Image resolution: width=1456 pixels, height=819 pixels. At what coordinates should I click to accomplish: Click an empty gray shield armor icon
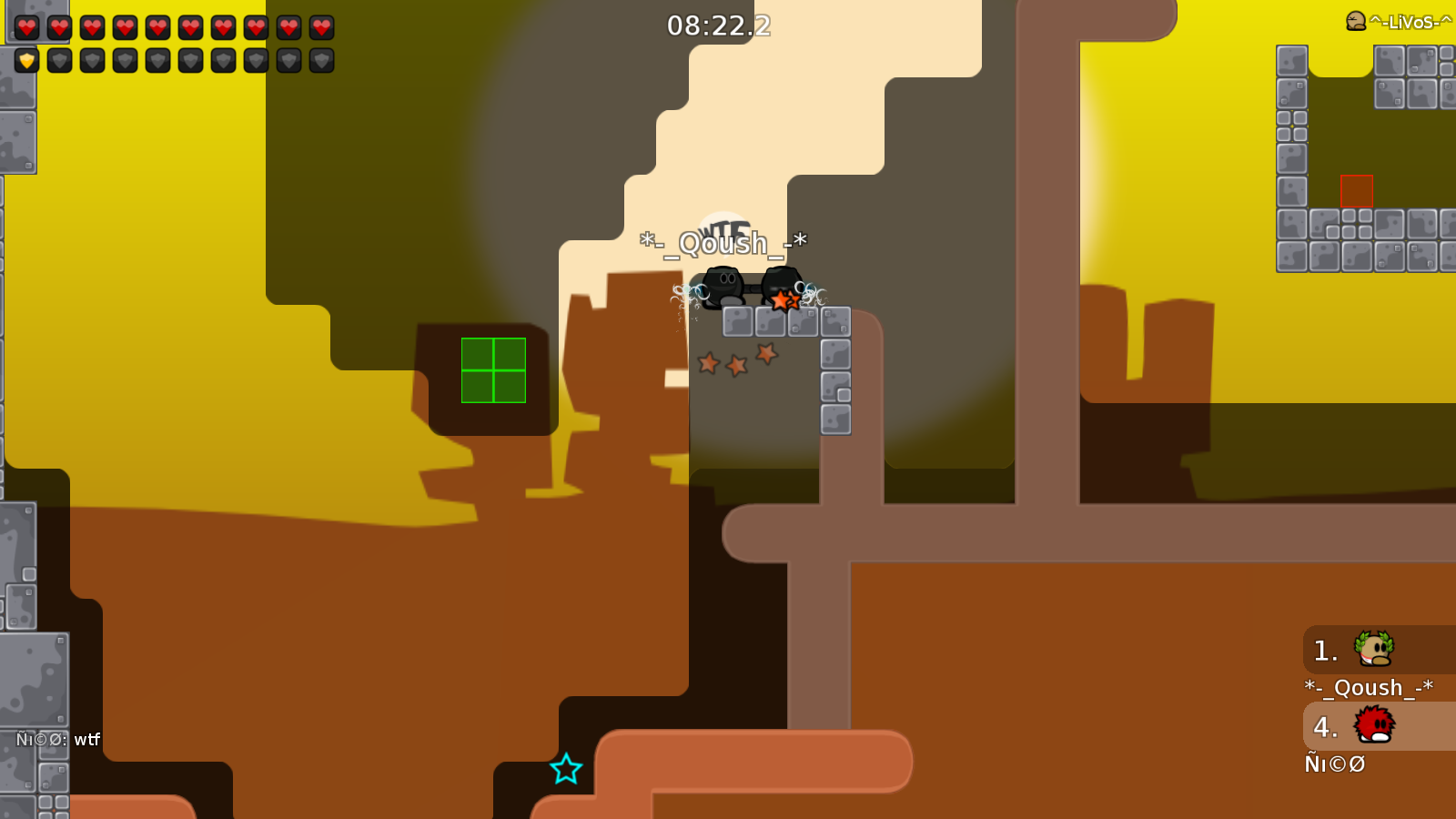click(x=60, y=61)
